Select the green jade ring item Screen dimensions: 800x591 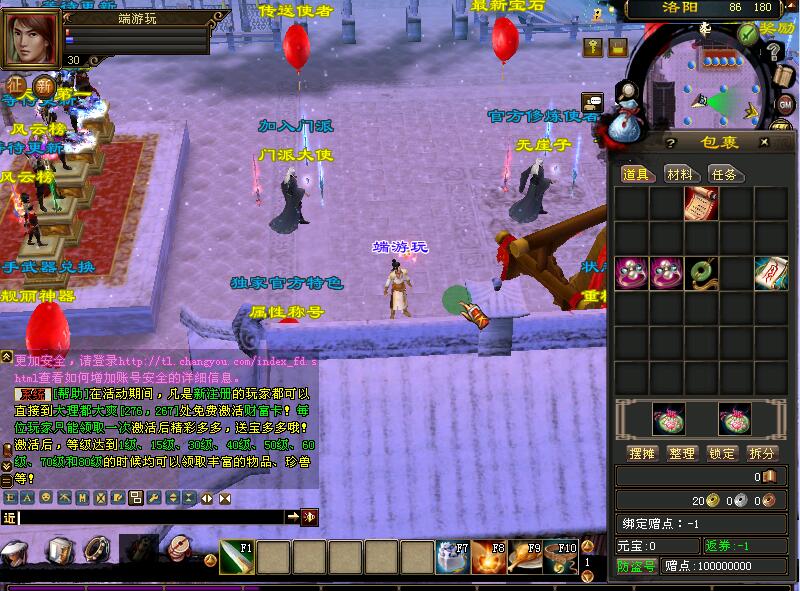point(701,272)
